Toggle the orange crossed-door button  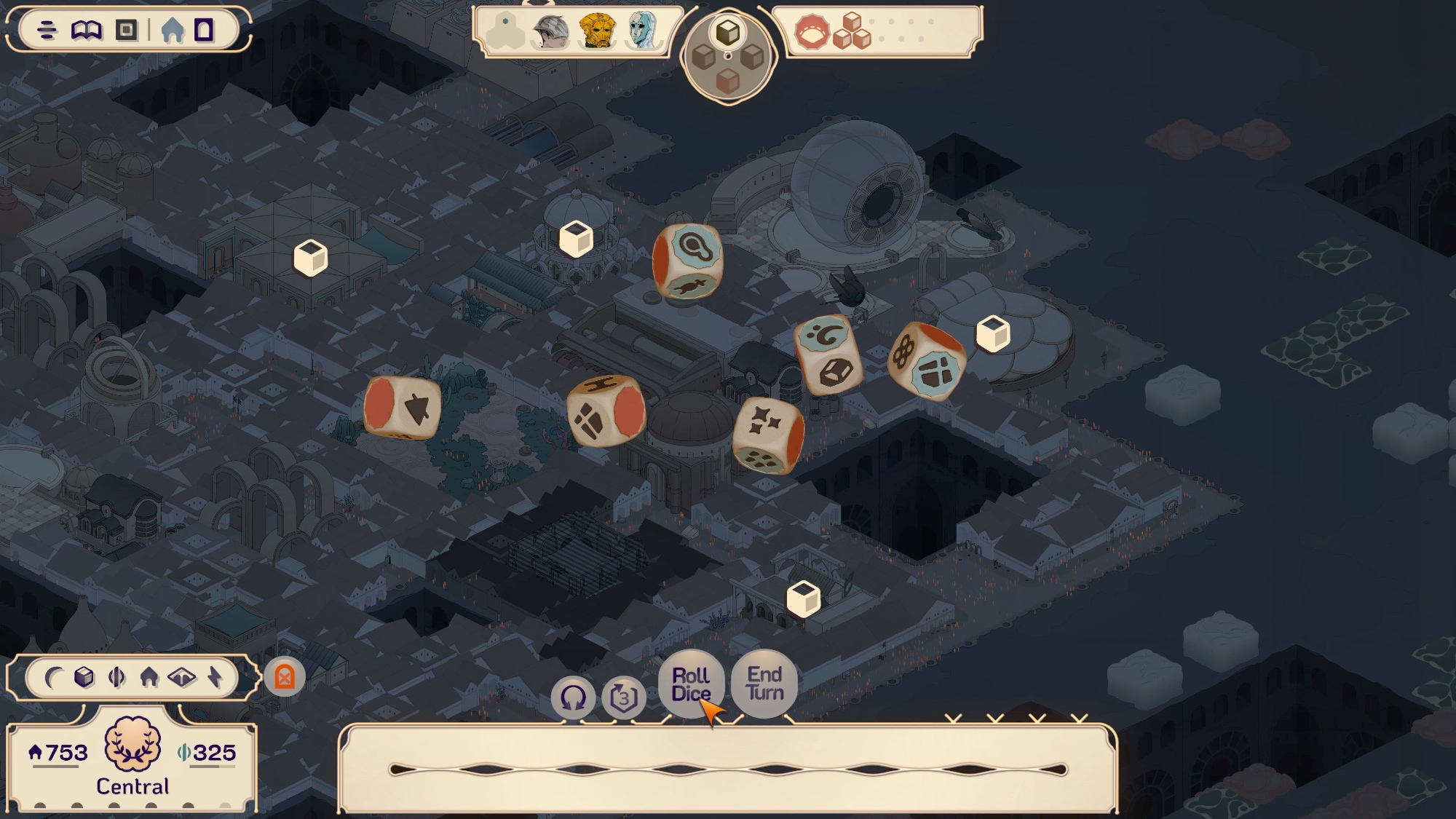(x=285, y=678)
